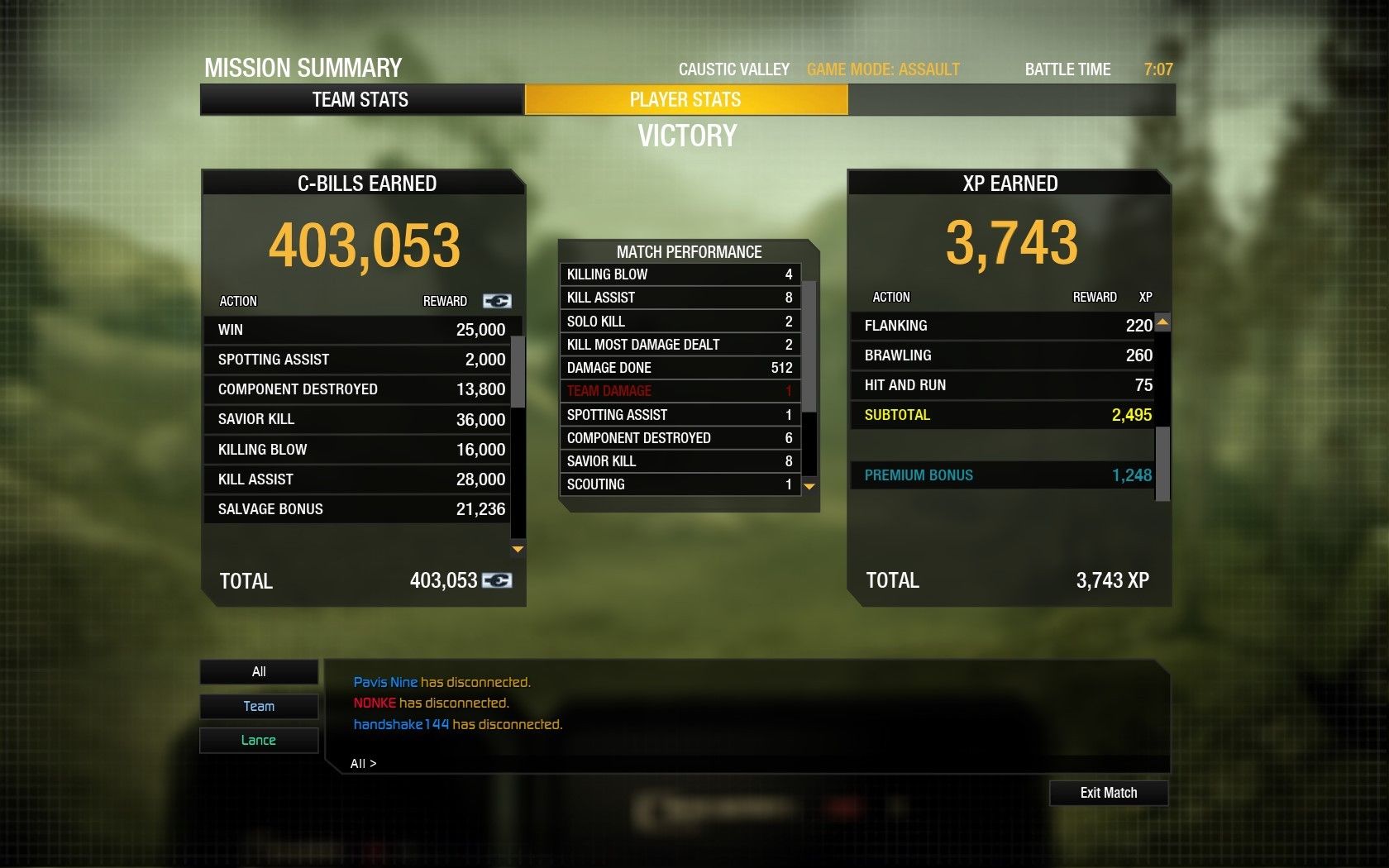Click the chat message input field

coord(744,763)
